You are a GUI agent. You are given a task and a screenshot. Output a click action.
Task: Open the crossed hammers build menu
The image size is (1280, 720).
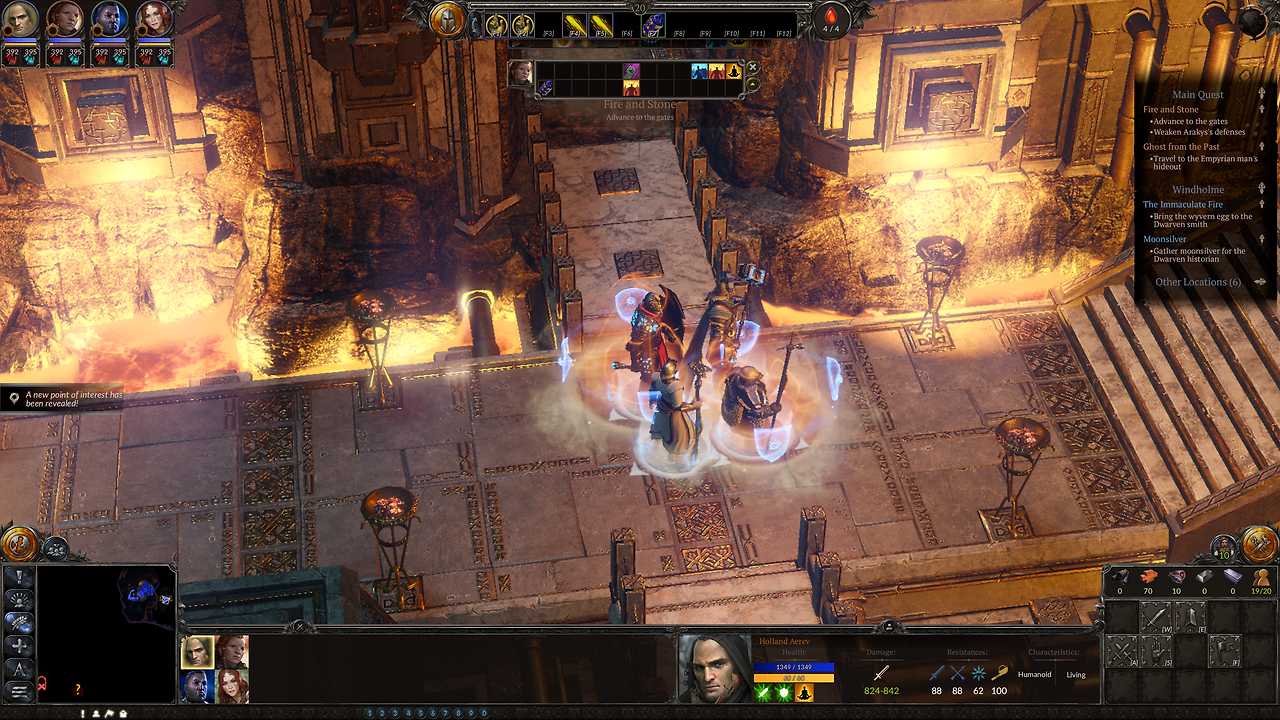coord(1258,543)
